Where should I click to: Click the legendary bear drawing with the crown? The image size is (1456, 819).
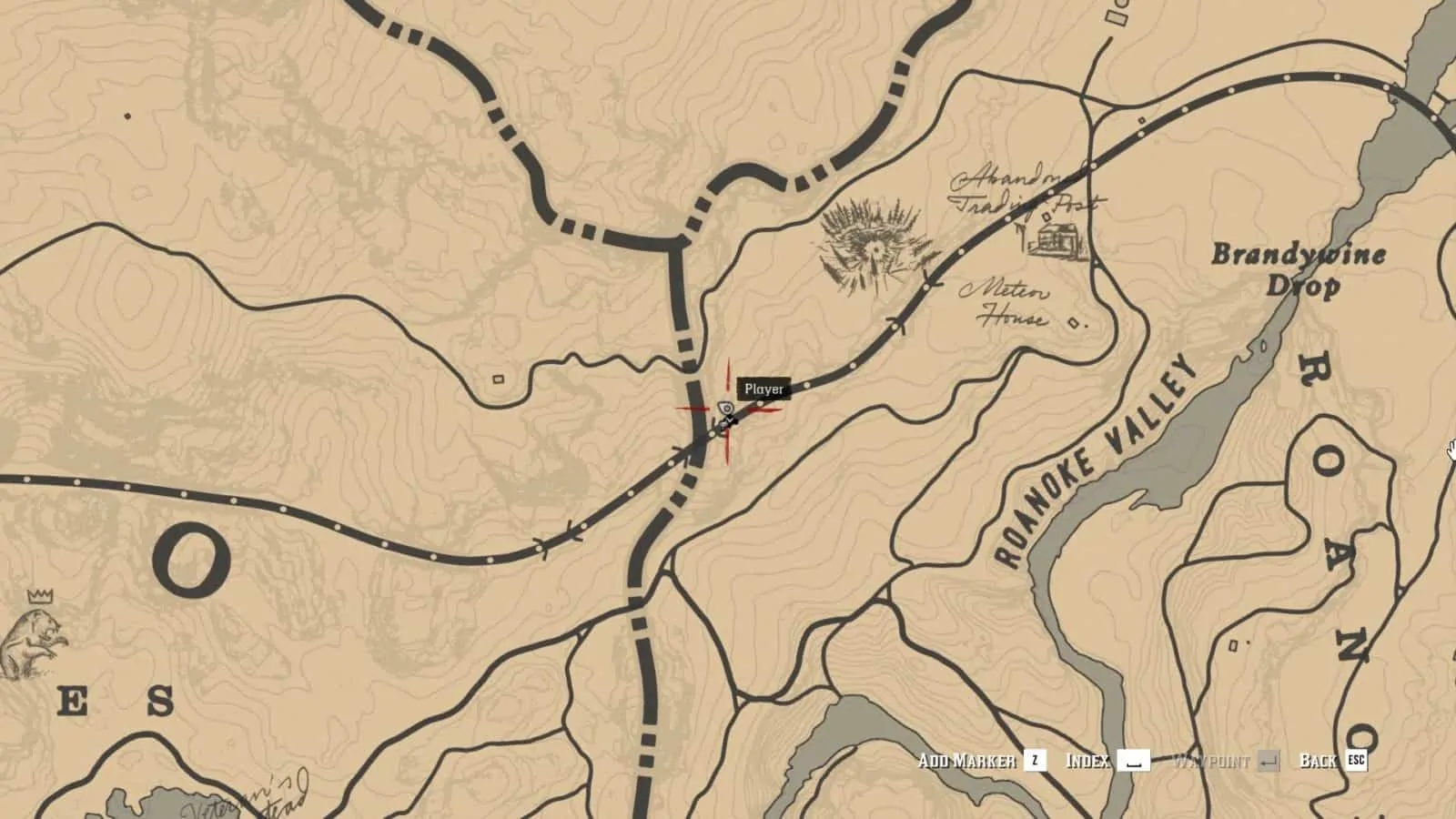pyautogui.click(x=32, y=640)
